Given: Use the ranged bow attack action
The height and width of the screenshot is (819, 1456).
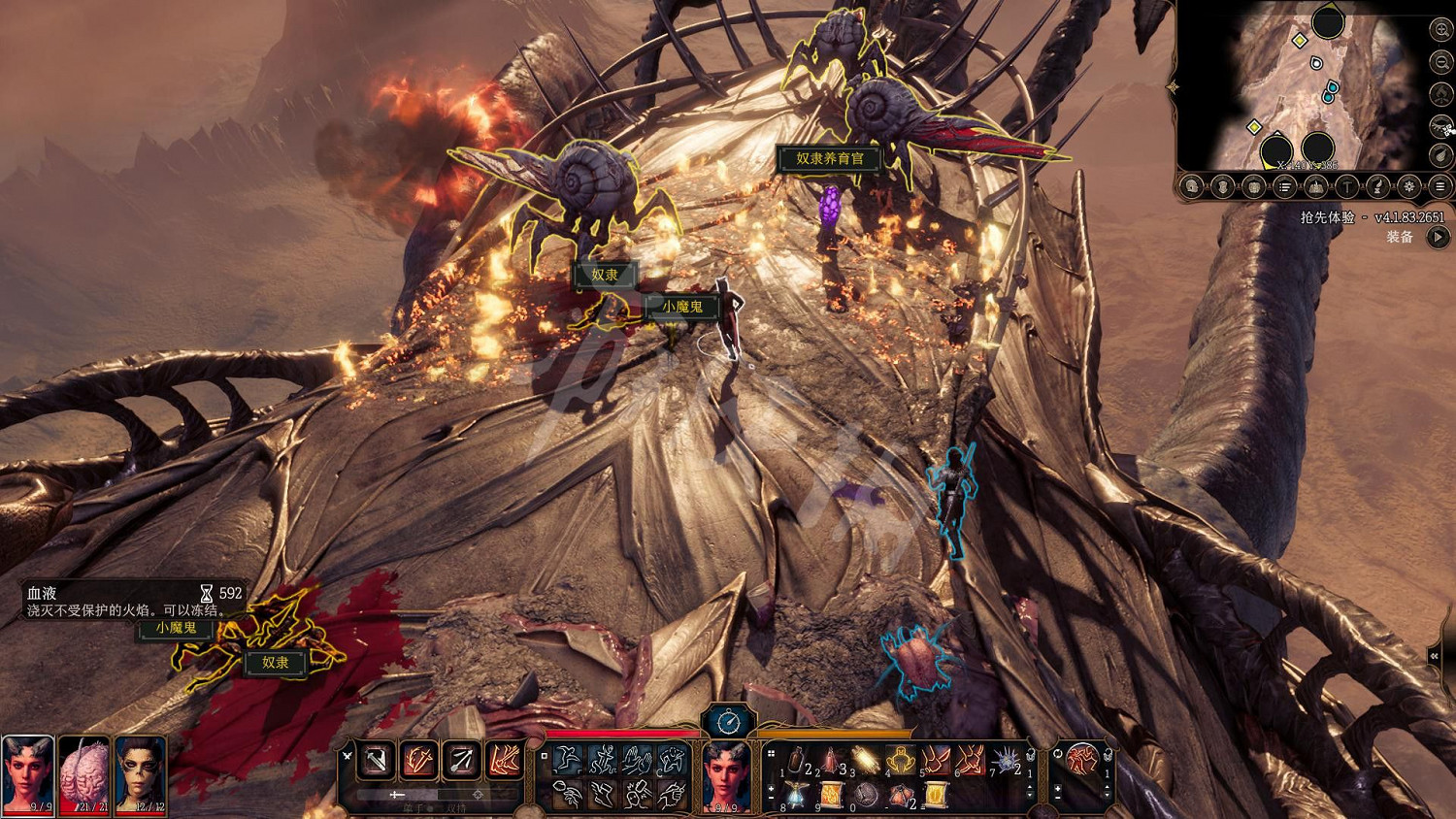Looking at the screenshot, I should [x=461, y=760].
